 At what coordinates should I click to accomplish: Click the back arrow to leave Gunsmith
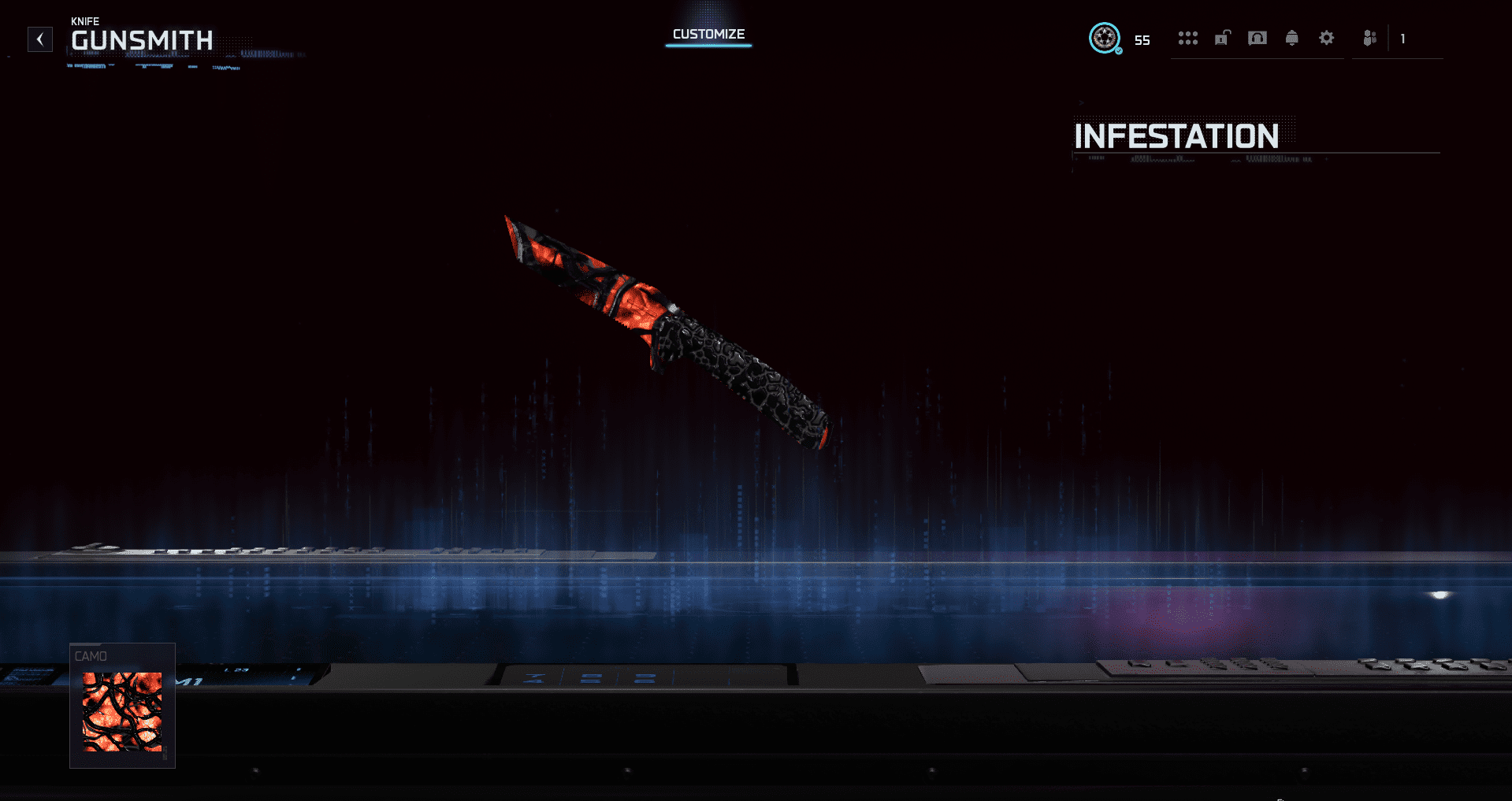39,39
